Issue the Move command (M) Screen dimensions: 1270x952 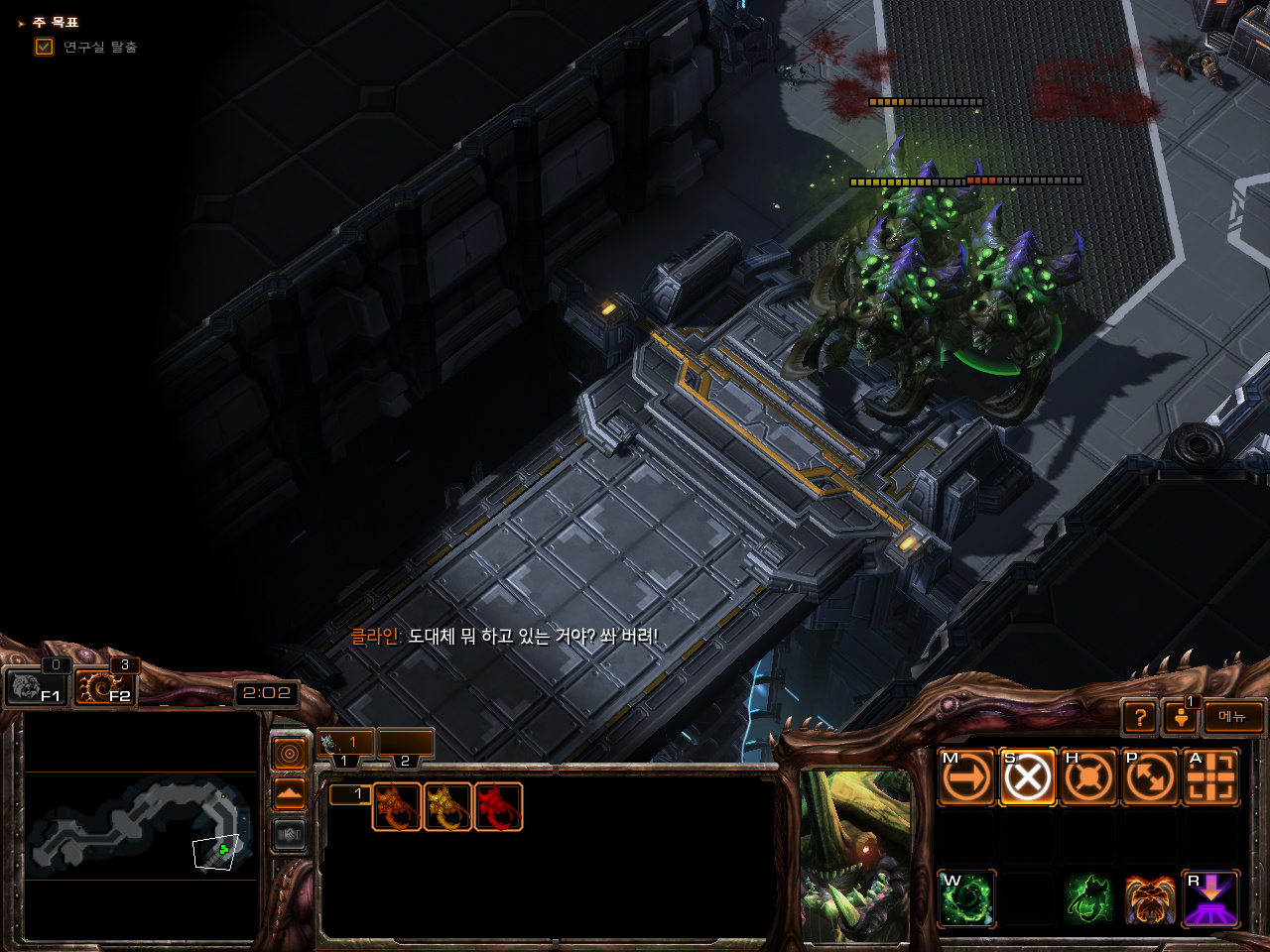pos(966,776)
